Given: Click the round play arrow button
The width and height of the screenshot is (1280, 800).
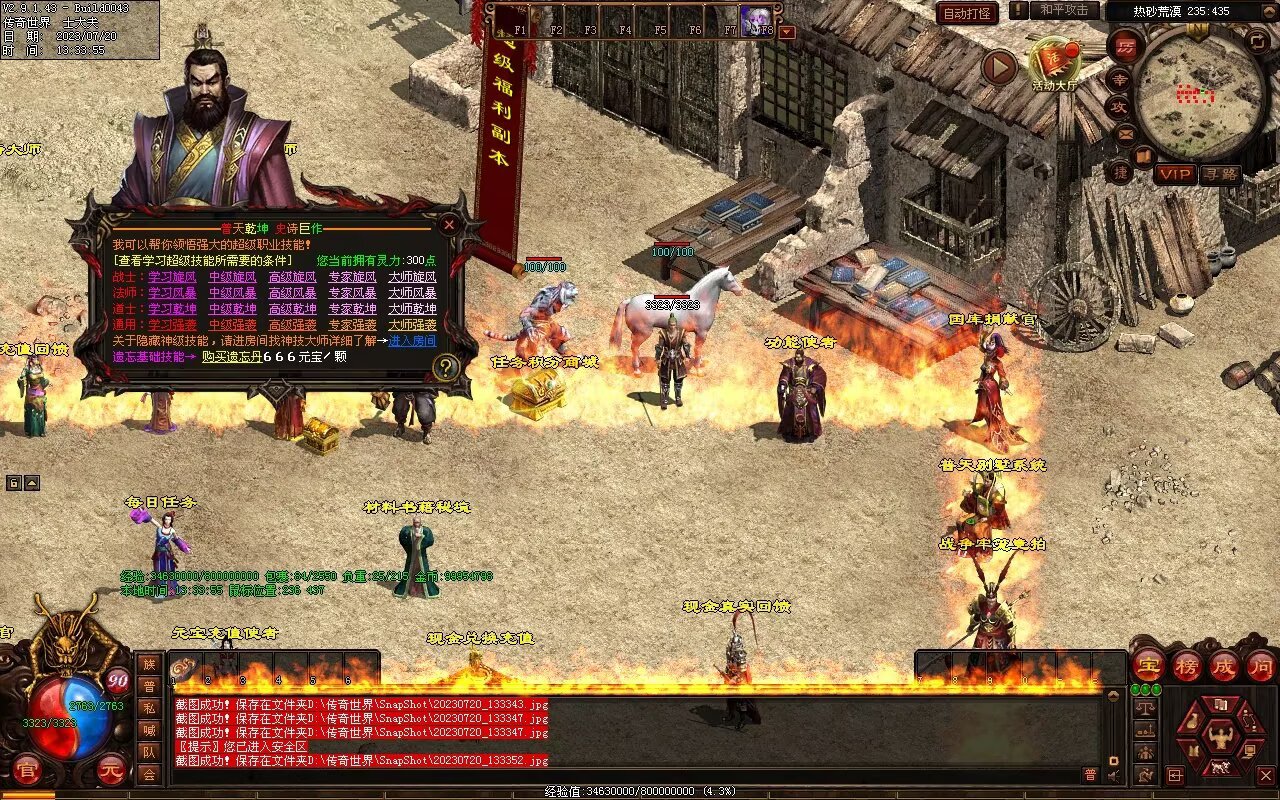Looking at the screenshot, I should tap(998, 67).
